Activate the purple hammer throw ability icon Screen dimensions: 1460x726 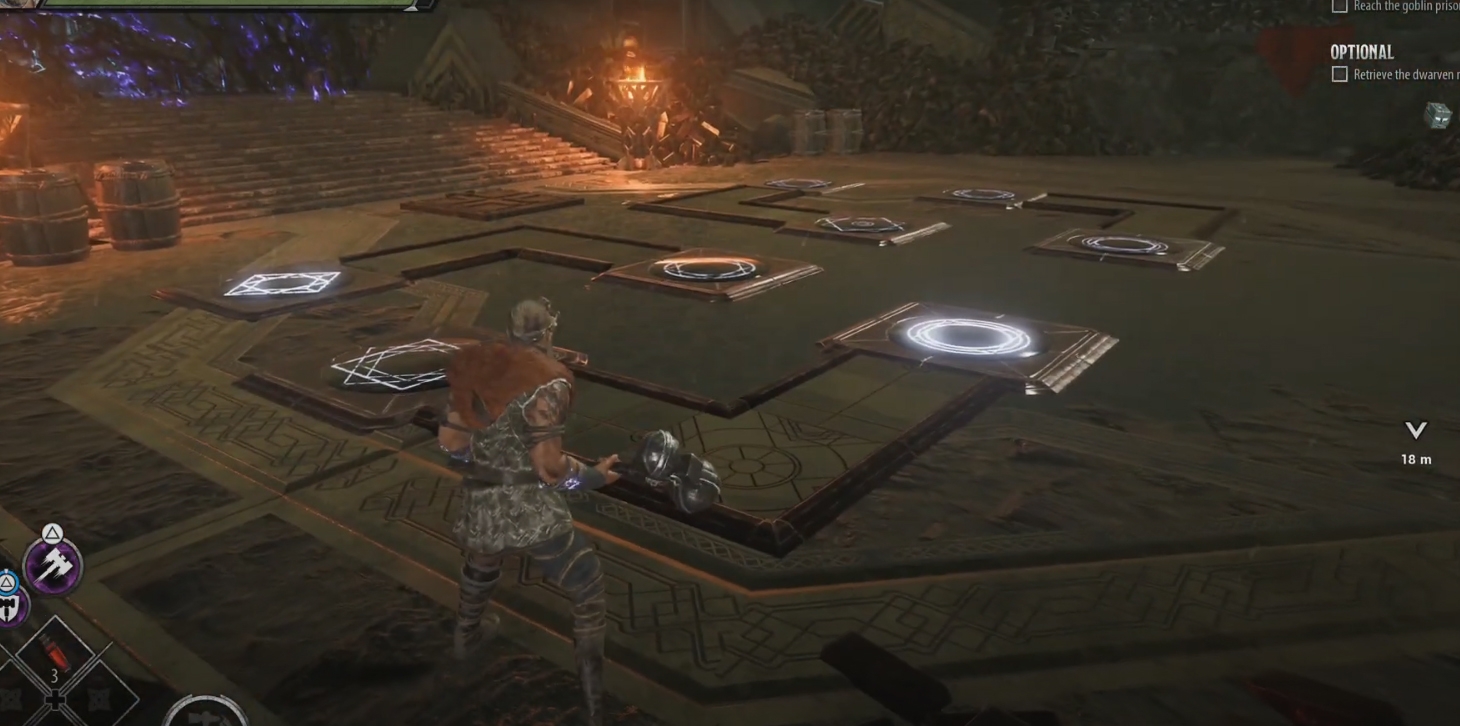tap(52, 566)
